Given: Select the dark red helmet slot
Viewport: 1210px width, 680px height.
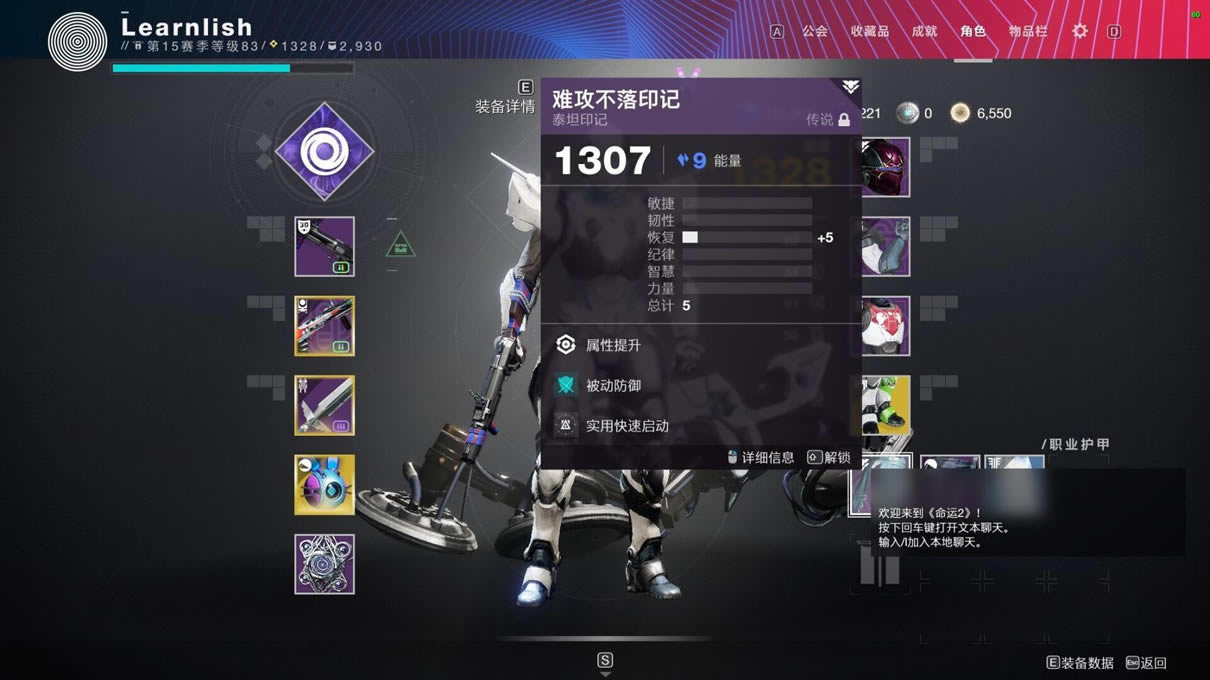Looking at the screenshot, I should [886, 167].
